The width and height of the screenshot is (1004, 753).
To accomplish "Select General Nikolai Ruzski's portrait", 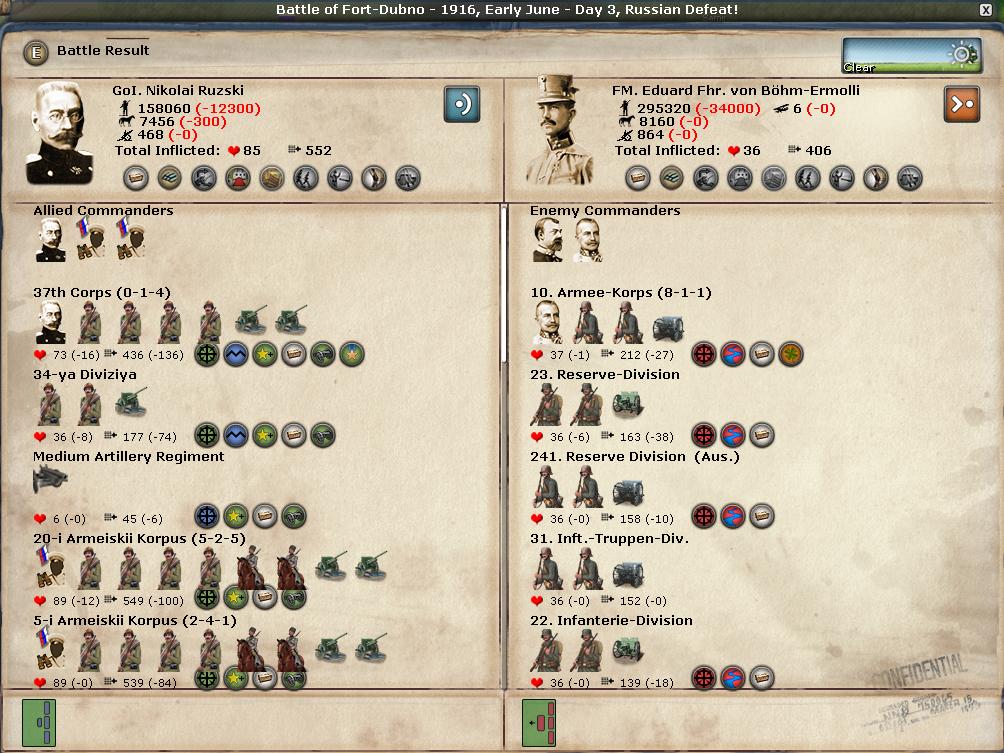I will (x=65, y=132).
